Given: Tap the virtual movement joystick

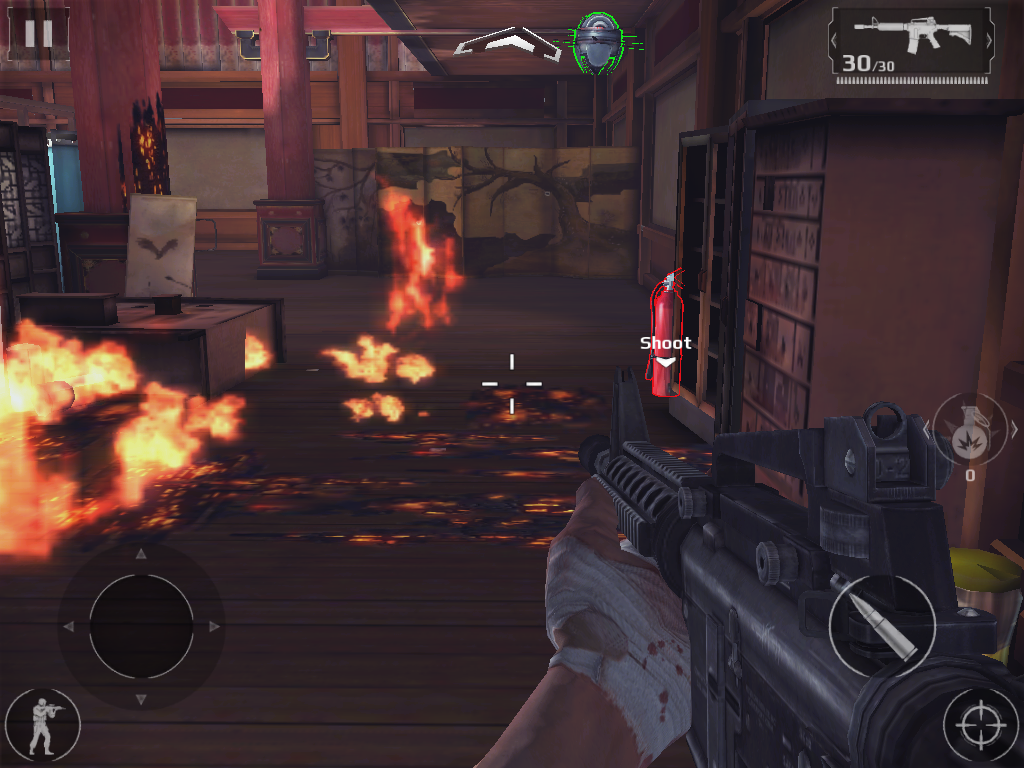Looking at the screenshot, I should [141, 626].
